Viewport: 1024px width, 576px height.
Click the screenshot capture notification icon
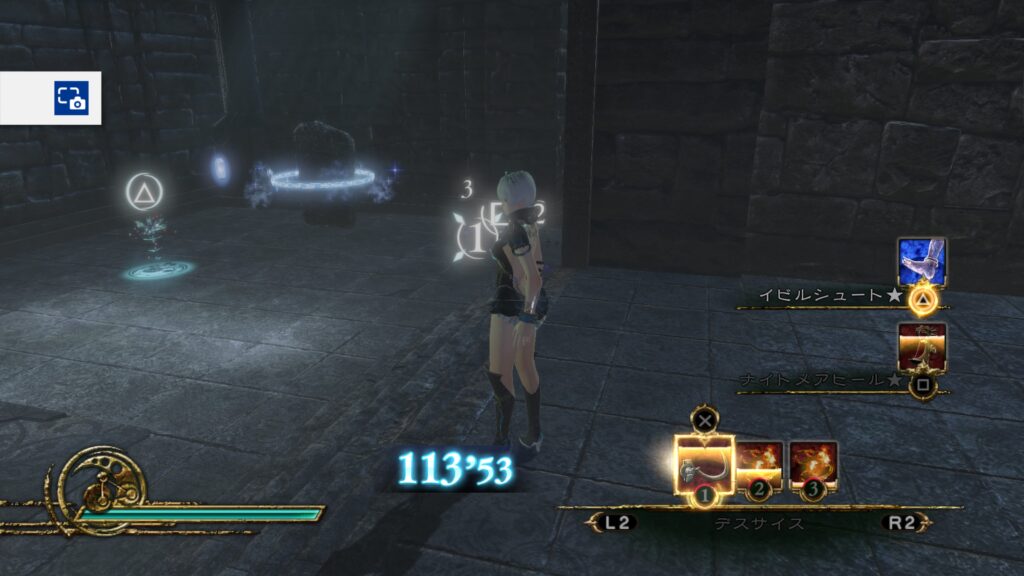coord(71,98)
